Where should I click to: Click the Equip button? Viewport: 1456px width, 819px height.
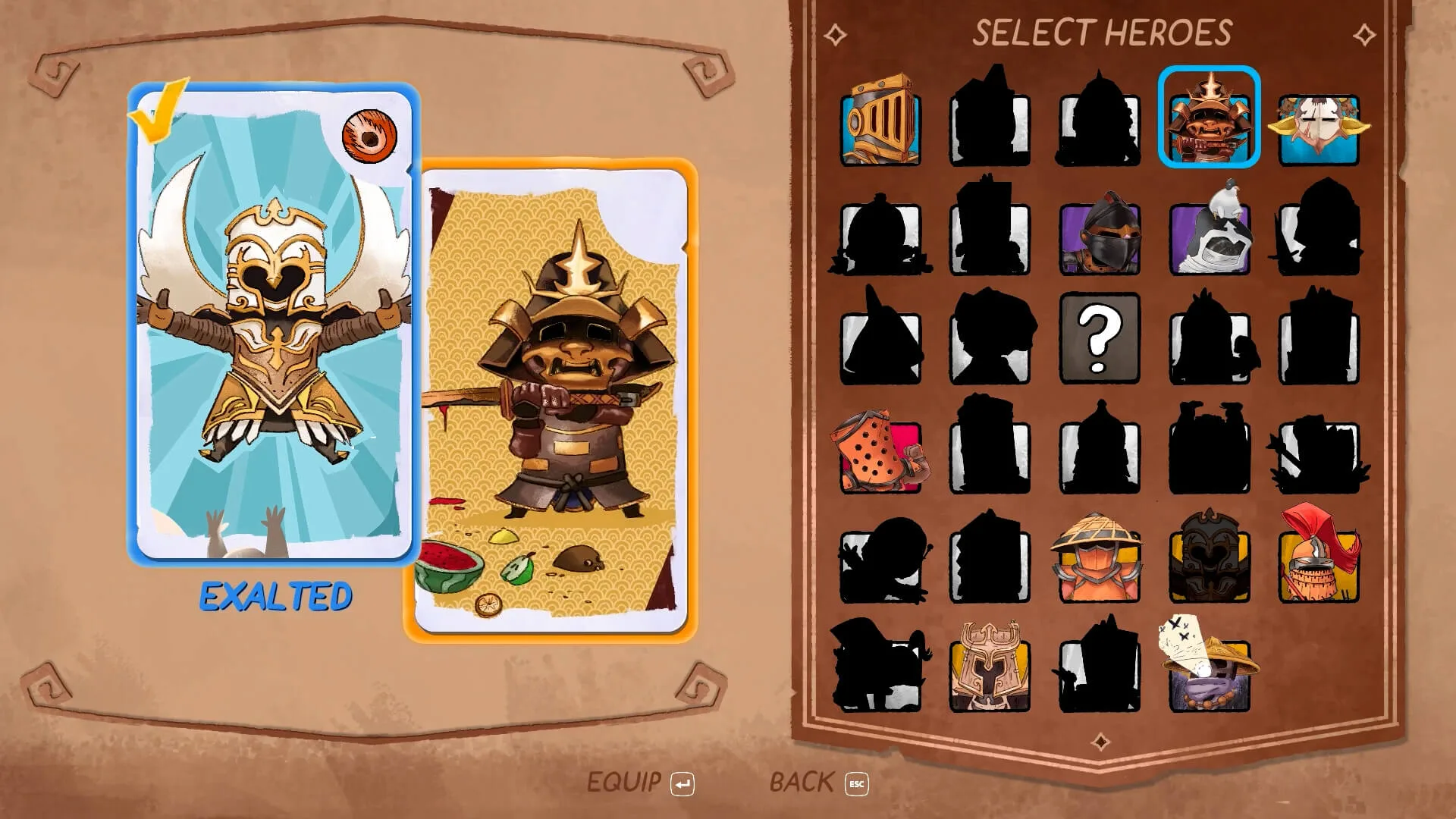641,783
